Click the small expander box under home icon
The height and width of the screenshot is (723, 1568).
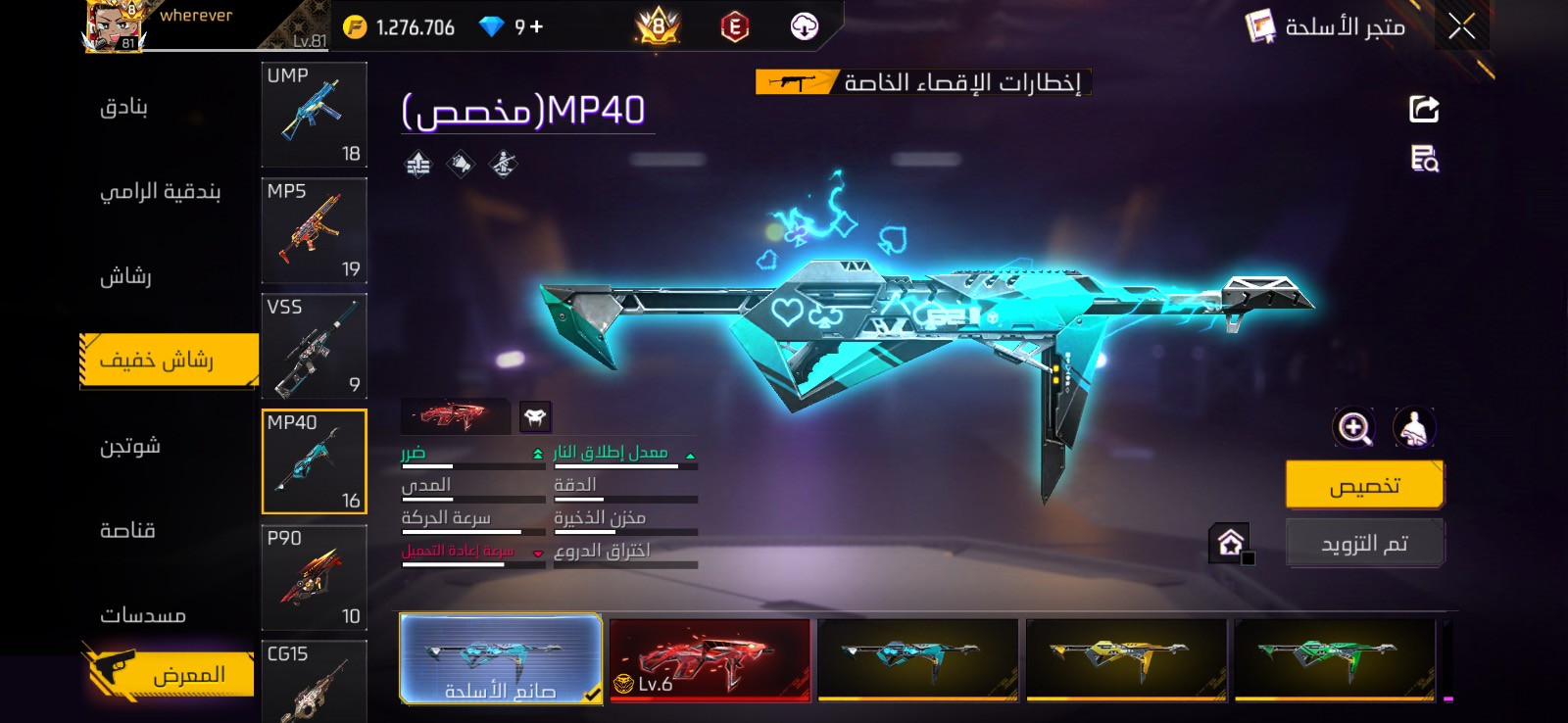click(x=1249, y=558)
